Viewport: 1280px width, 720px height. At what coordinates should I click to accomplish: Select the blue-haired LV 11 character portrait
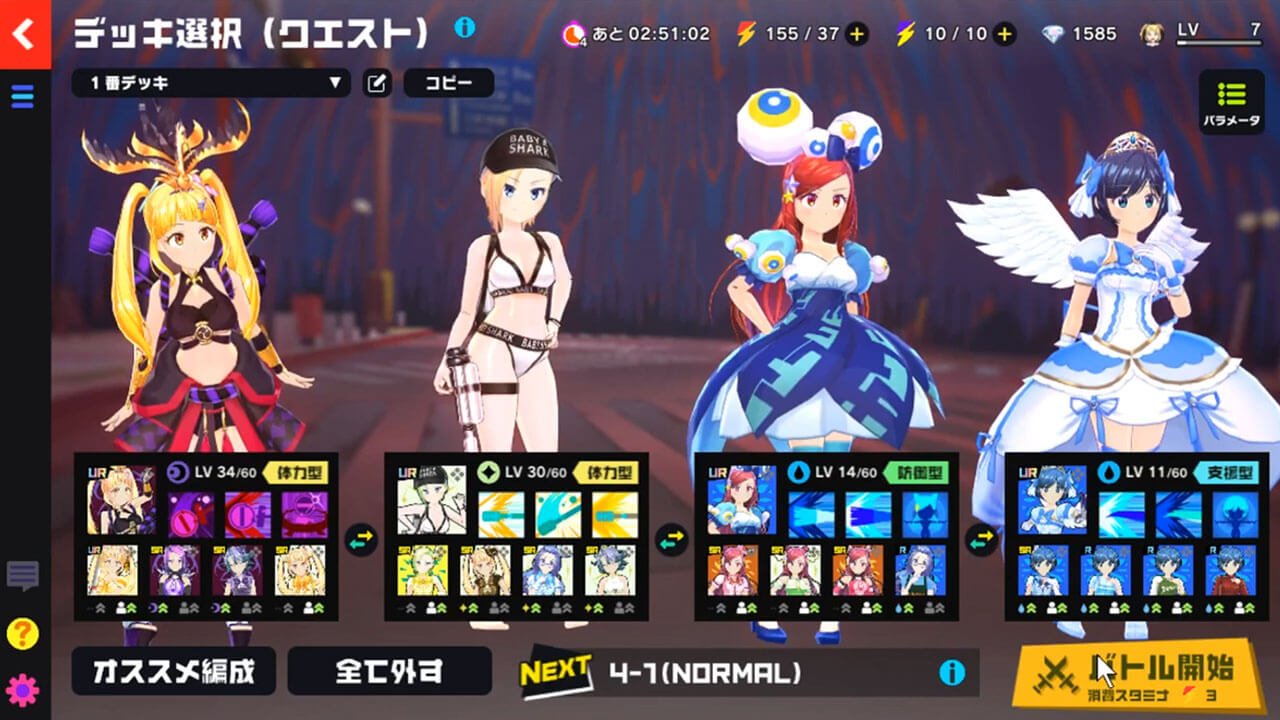tap(1052, 500)
